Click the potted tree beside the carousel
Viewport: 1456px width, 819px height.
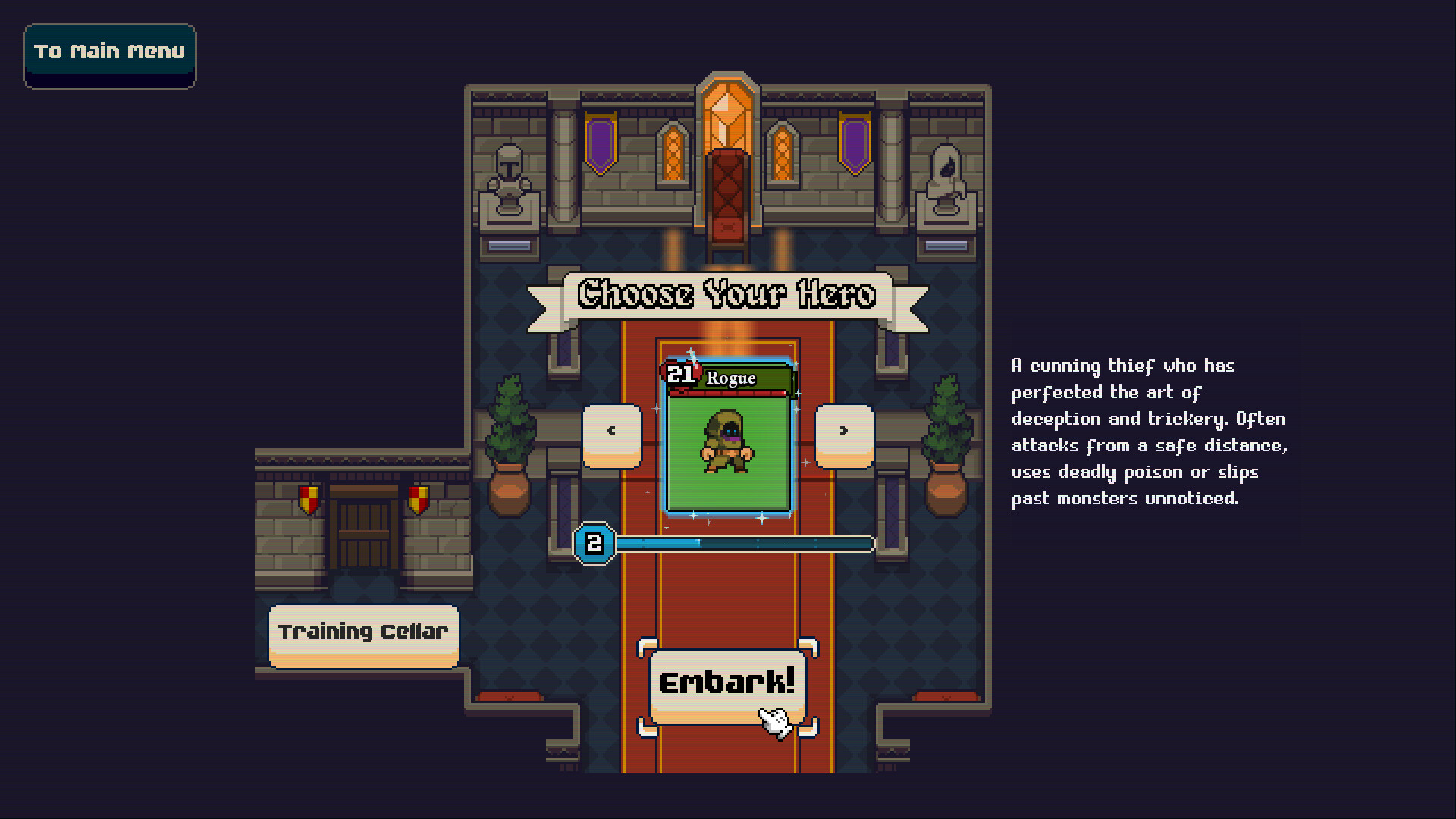coord(510,421)
